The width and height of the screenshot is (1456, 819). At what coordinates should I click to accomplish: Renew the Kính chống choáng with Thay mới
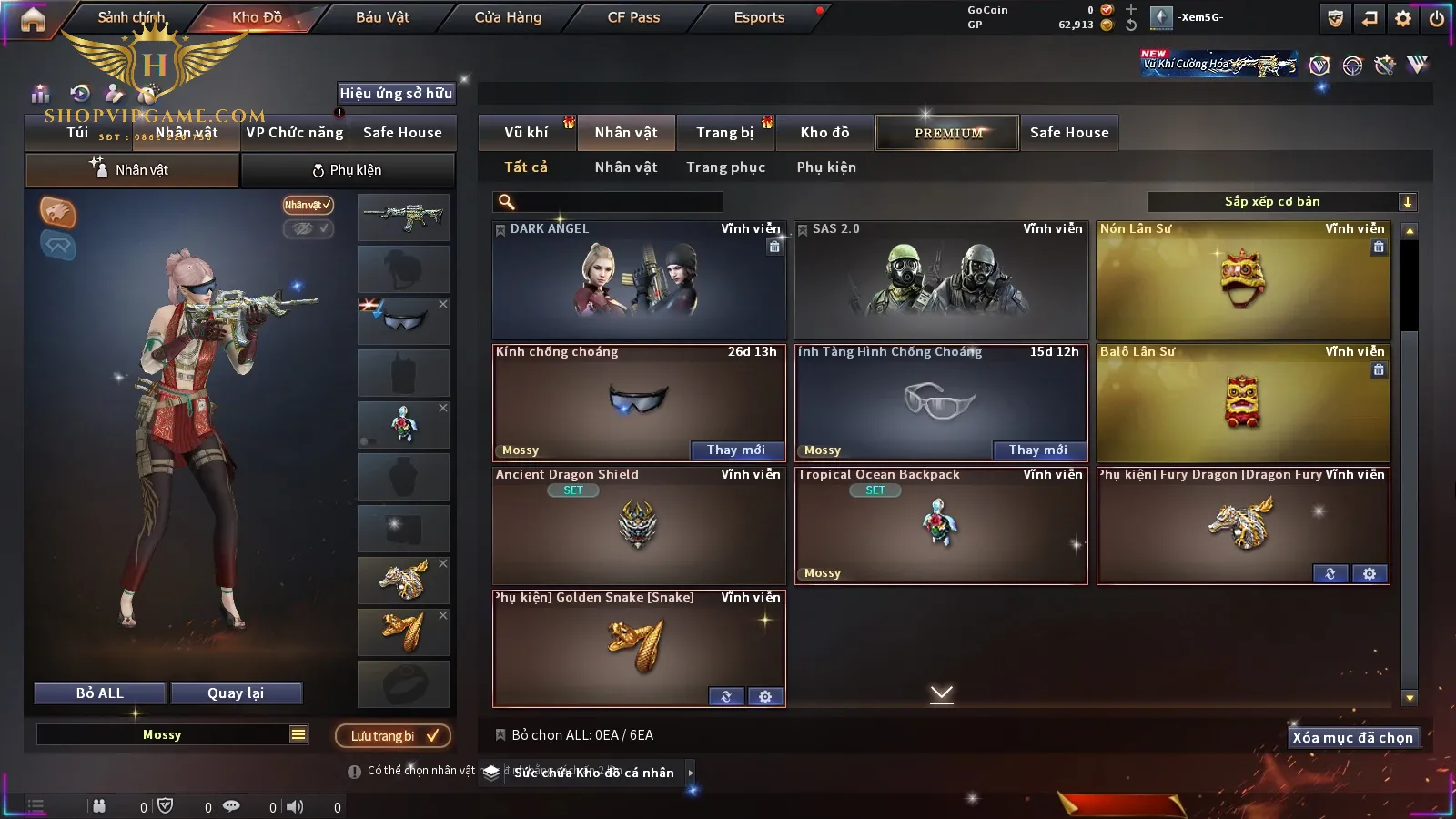(735, 450)
